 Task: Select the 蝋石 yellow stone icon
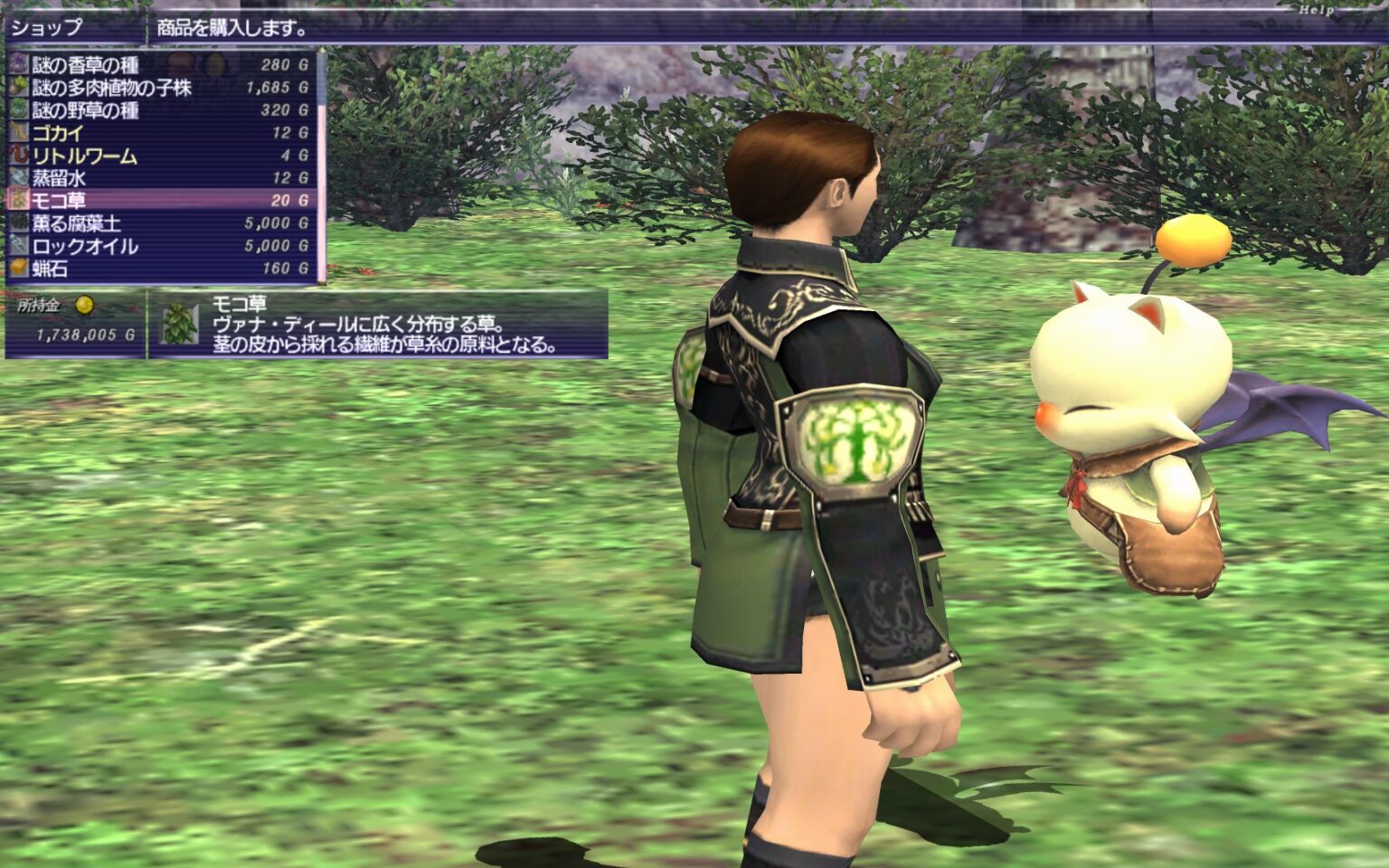20,267
